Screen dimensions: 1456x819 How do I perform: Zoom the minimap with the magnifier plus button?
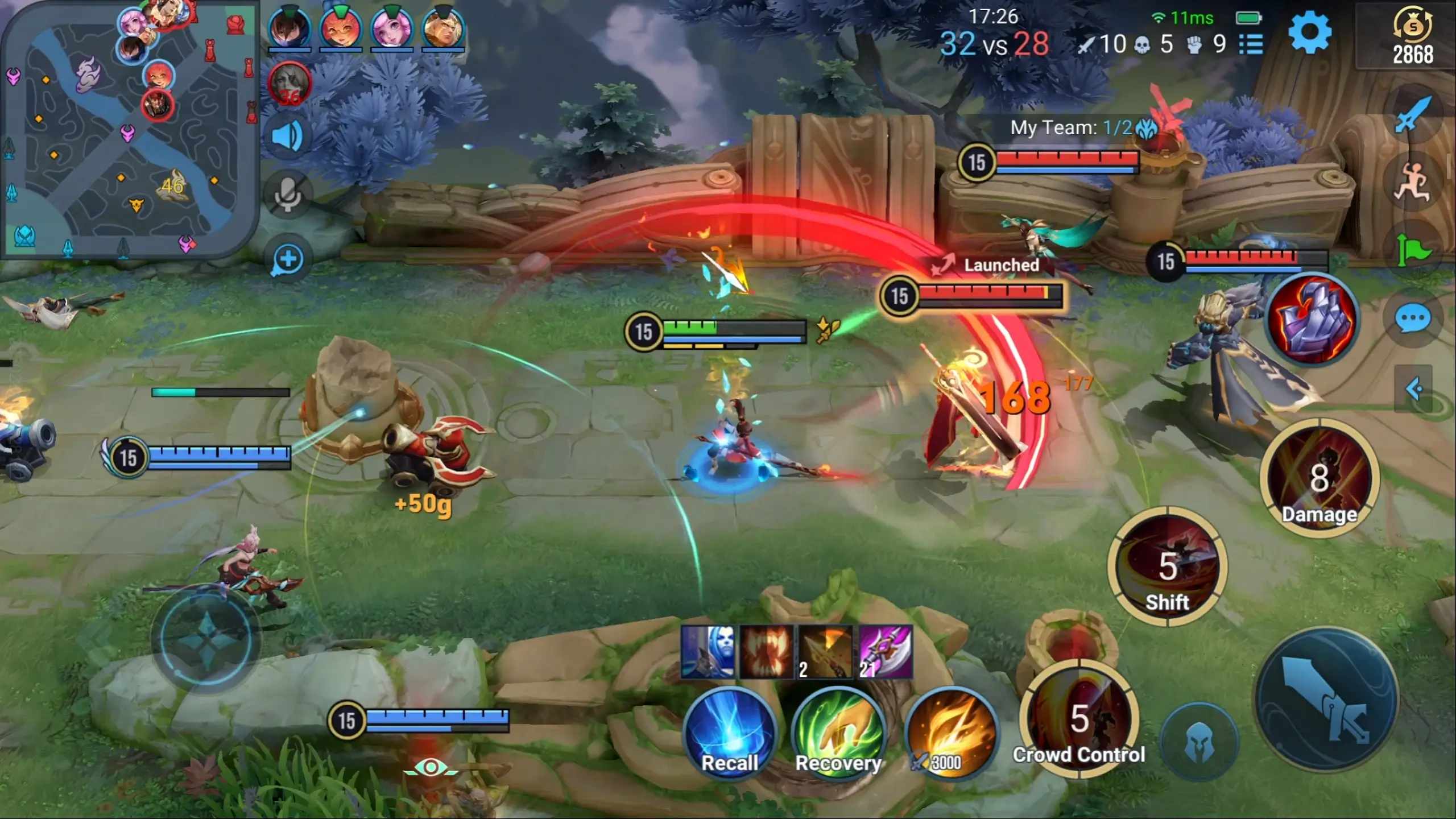click(289, 259)
